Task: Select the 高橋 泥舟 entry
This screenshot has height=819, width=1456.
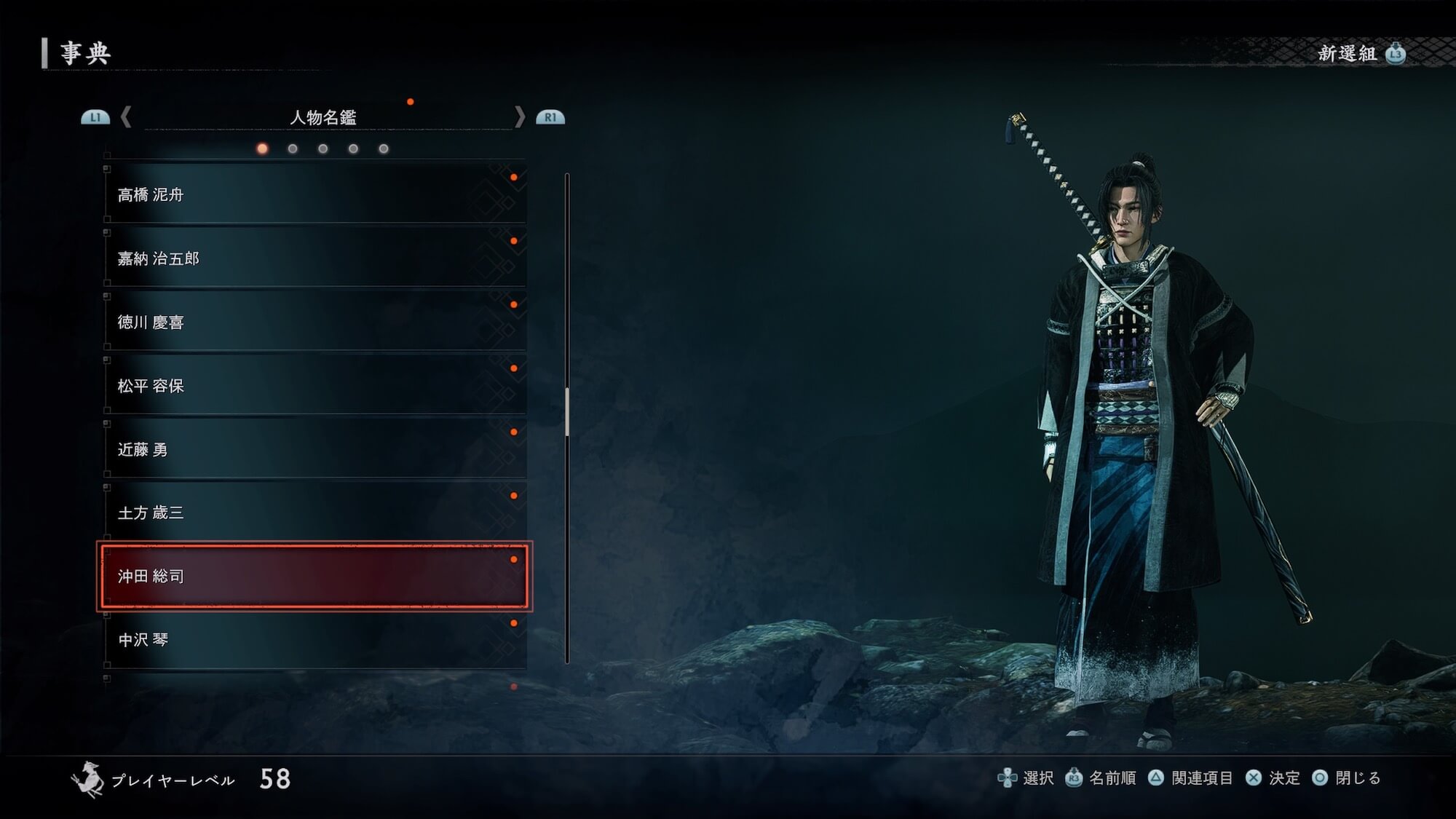Action: pos(314,194)
